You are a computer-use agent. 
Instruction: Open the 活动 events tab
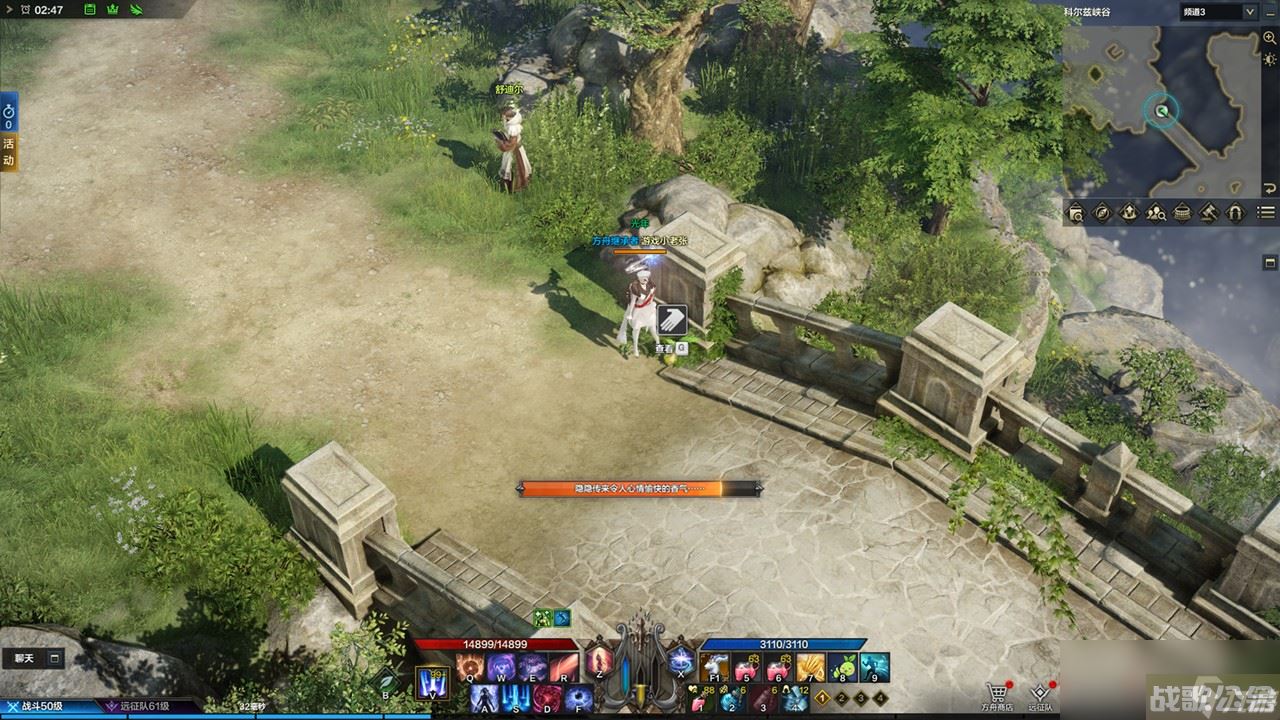[9, 152]
